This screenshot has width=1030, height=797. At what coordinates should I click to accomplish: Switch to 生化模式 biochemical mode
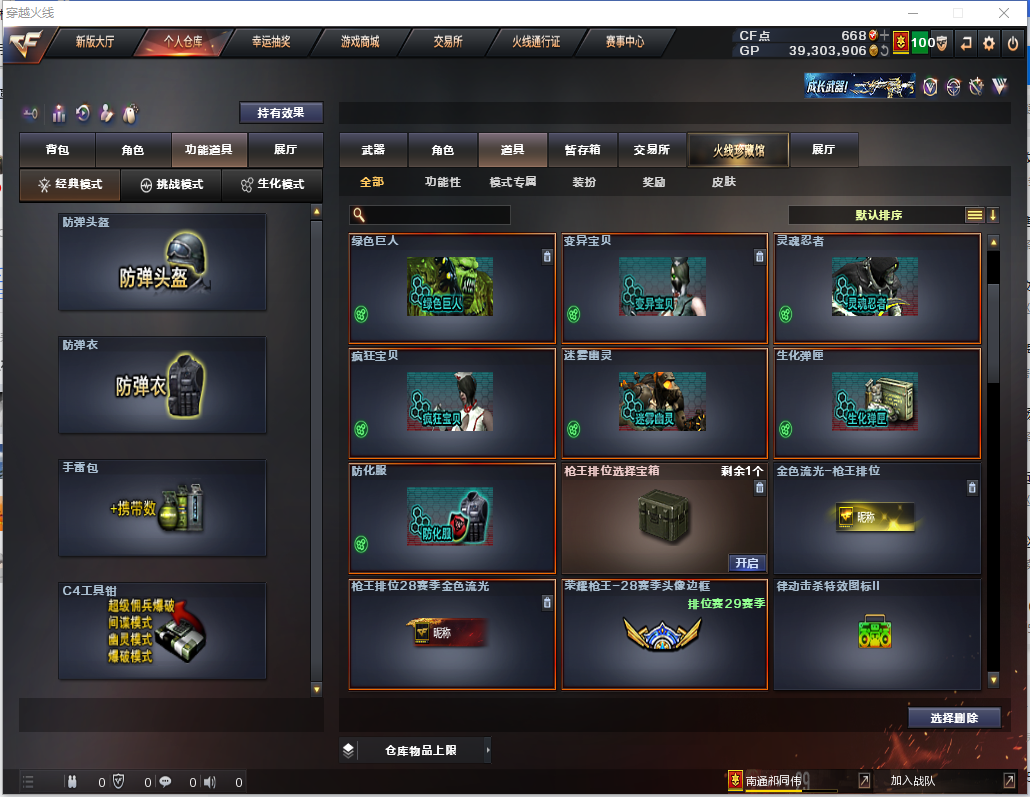point(272,185)
